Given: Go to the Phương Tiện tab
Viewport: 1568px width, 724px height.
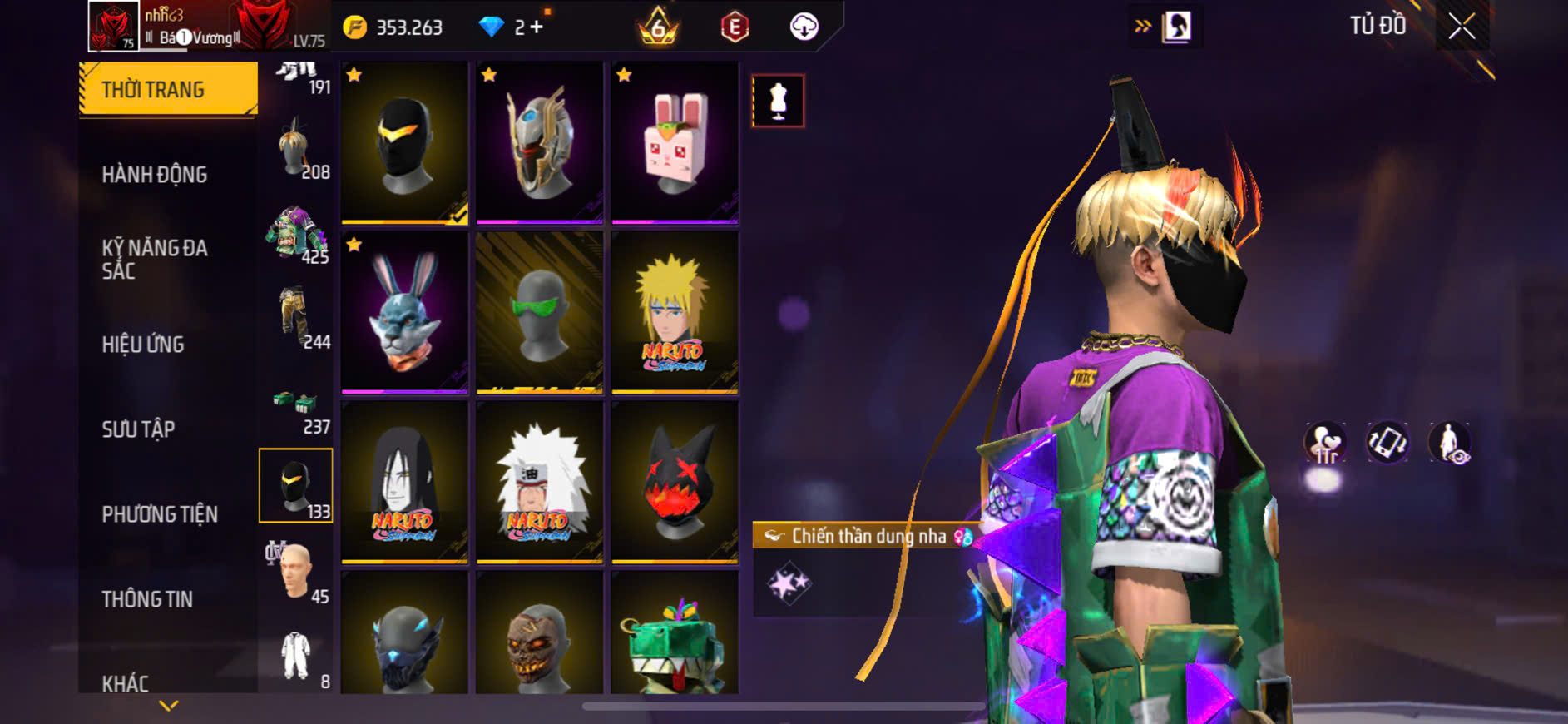Looking at the screenshot, I should click(x=160, y=514).
